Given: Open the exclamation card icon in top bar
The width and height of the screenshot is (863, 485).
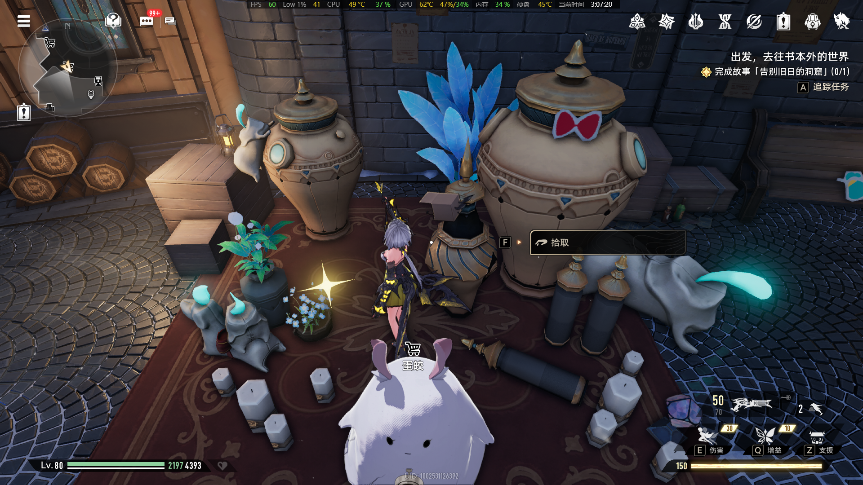Looking at the screenshot, I should pos(784,21).
